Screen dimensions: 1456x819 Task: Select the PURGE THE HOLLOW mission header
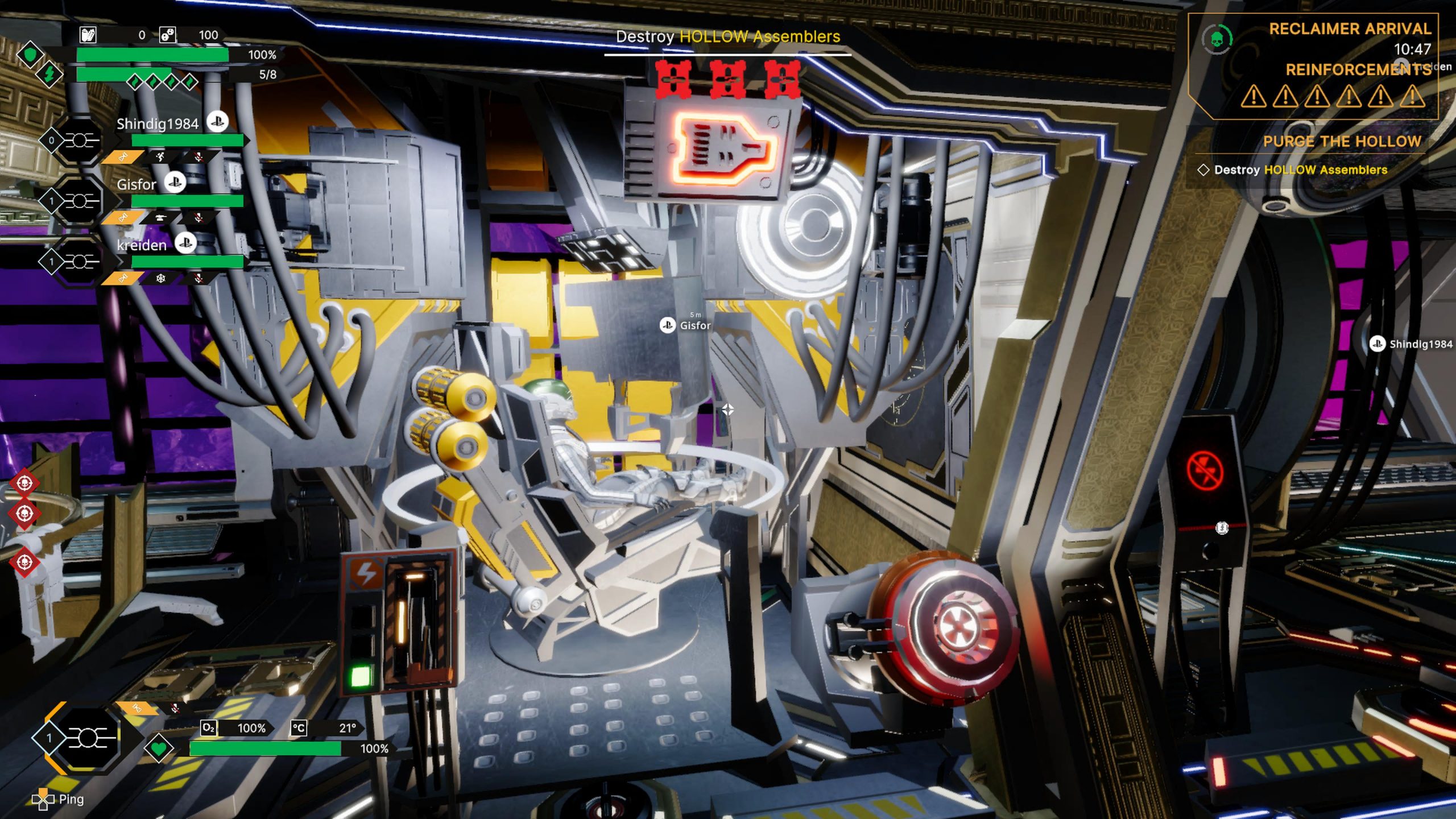1342,142
